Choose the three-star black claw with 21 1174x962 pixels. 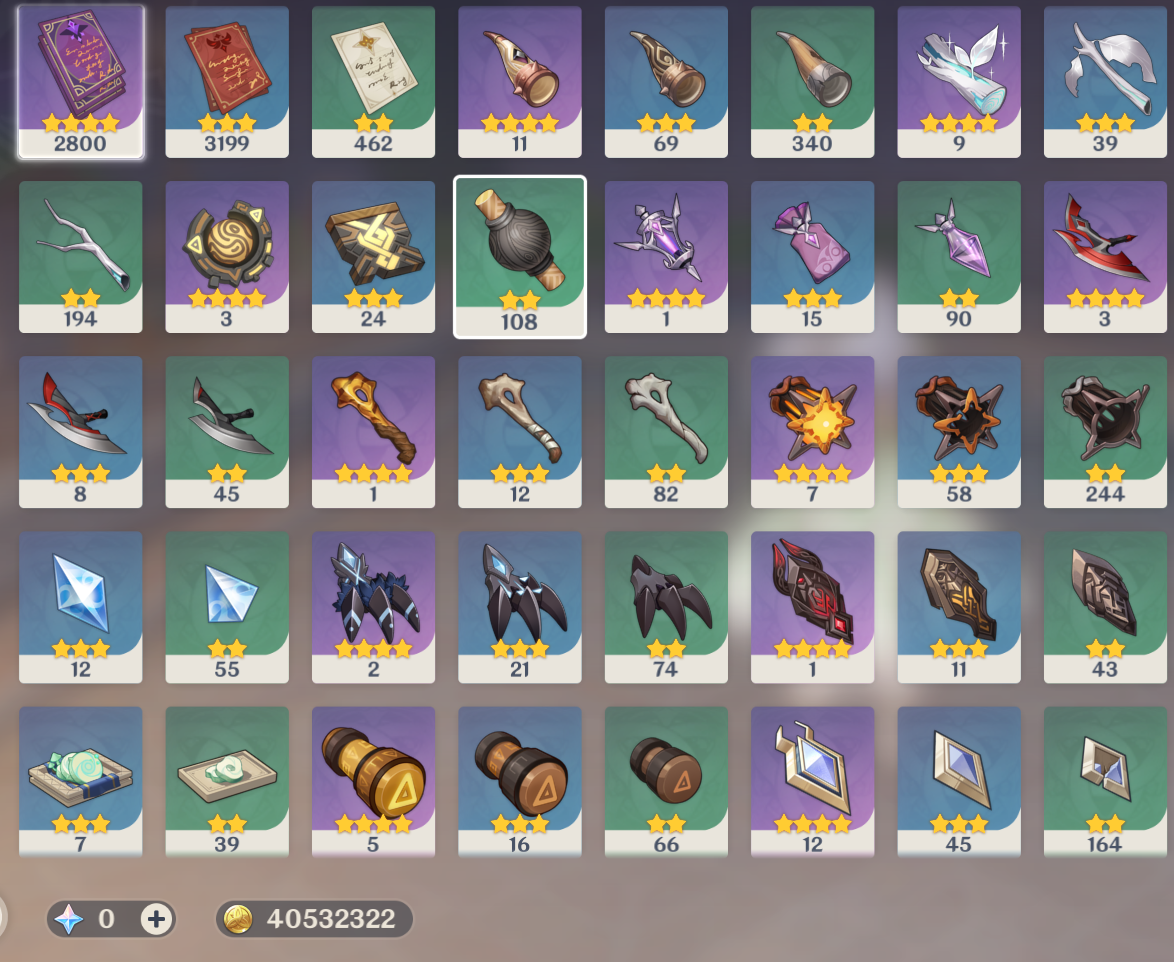click(x=520, y=606)
